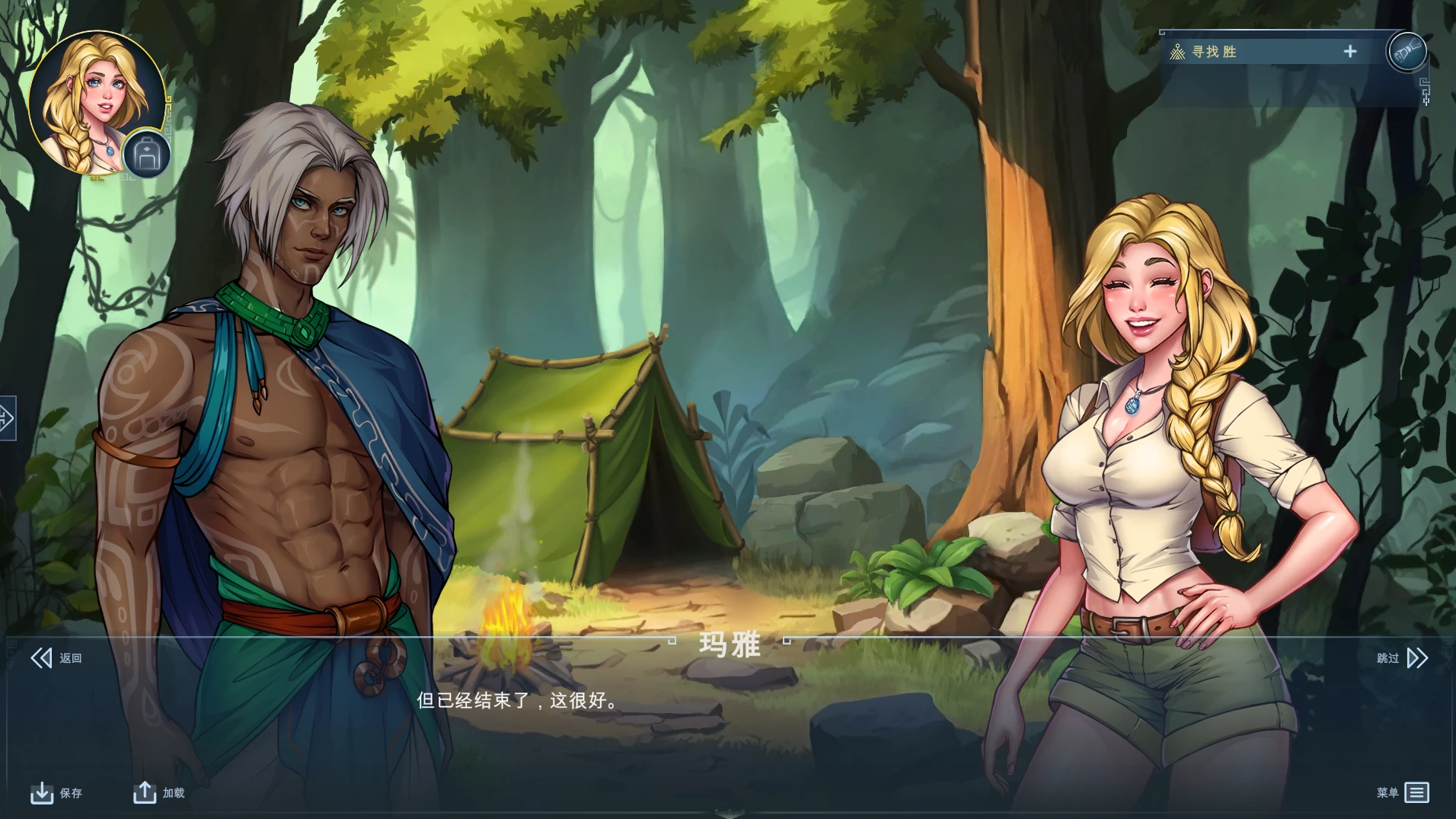Click the double-left arrow 返回 rewind icon

(x=42, y=657)
